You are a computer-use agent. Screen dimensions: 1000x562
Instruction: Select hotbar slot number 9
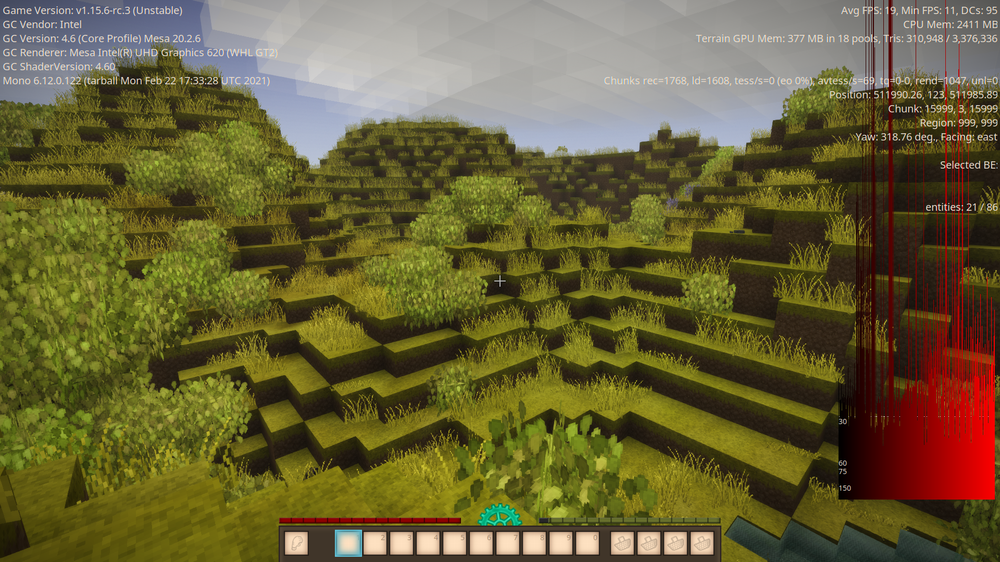point(561,542)
